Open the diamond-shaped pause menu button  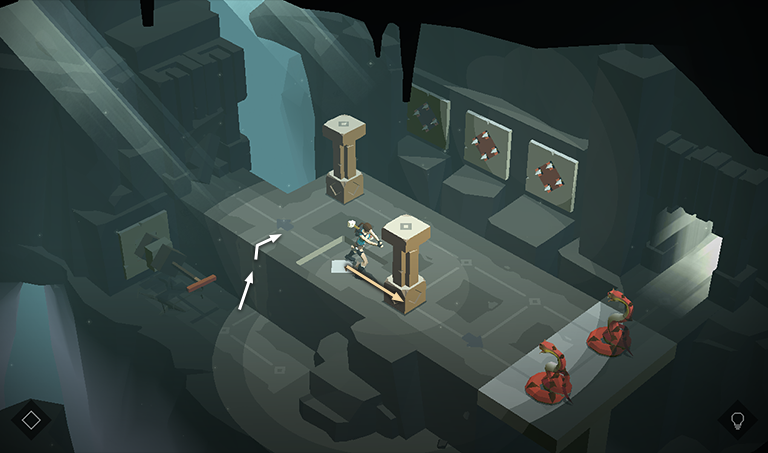pyautogui.click(x=31, y=419)
